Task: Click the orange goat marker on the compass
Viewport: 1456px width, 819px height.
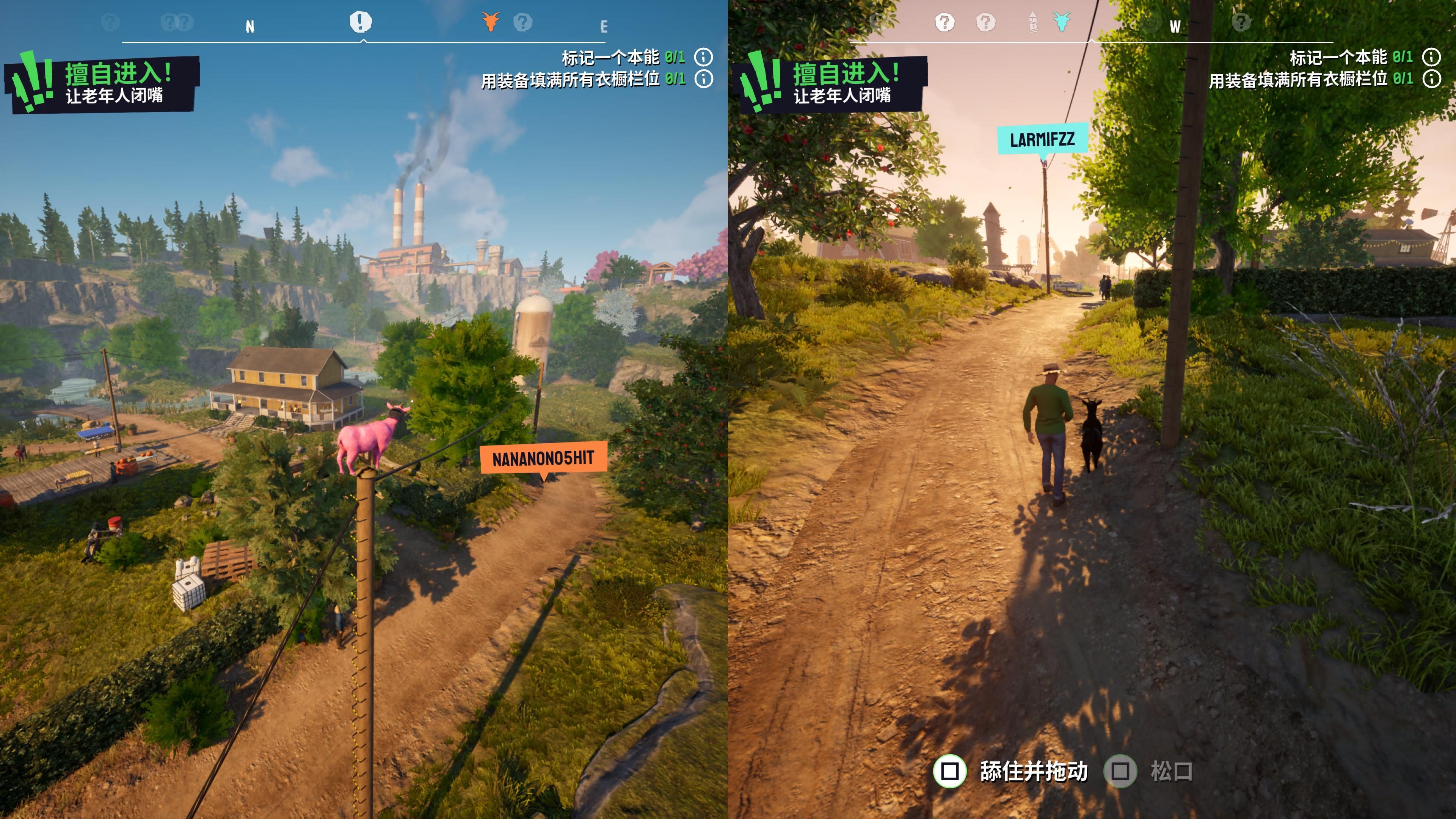Action: pos(491,22)
